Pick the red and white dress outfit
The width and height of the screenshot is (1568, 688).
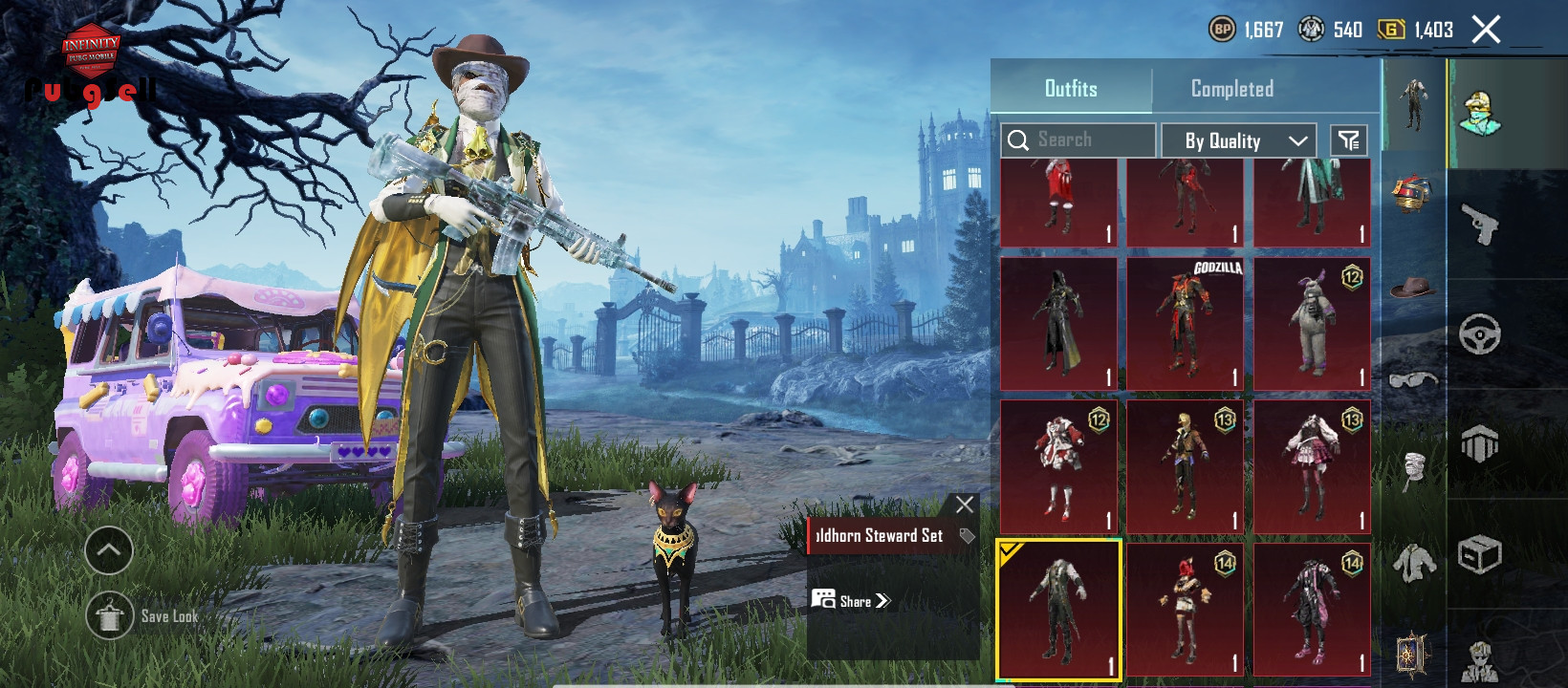[x=1058, y=466]
